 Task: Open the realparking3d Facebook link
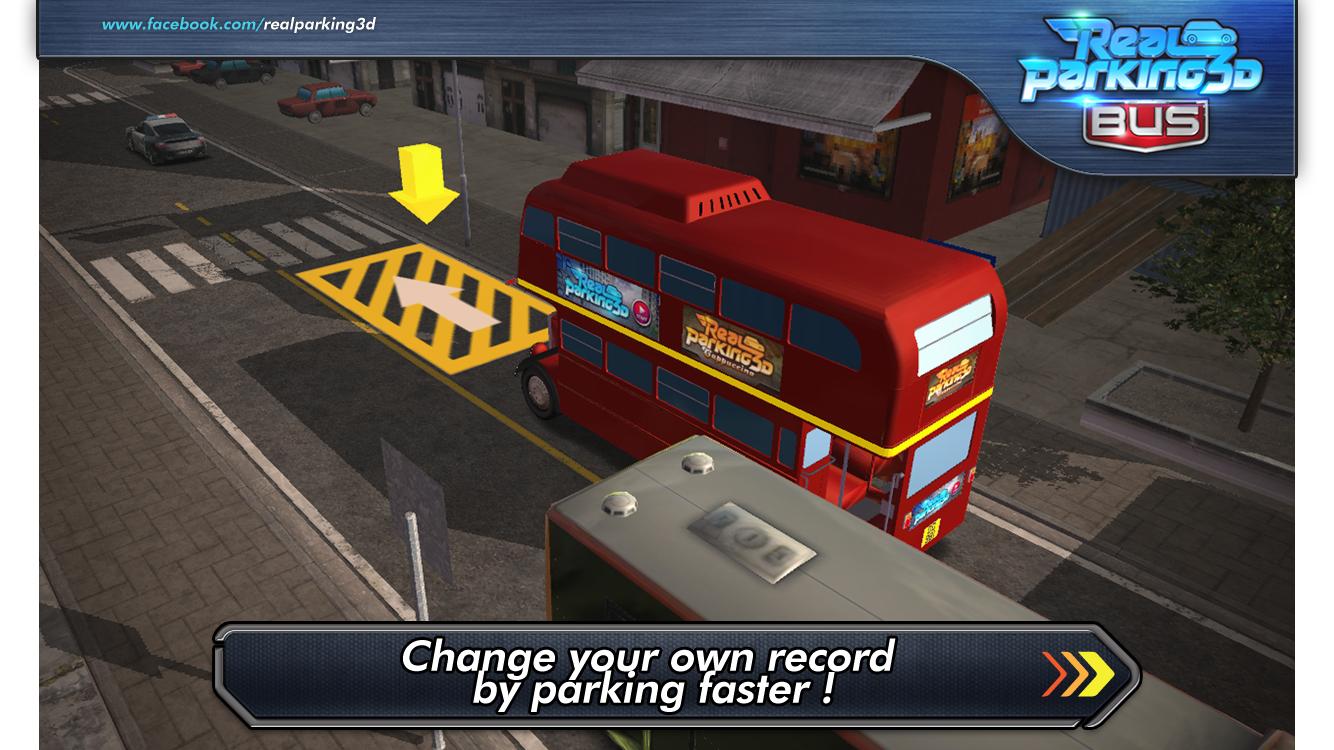coord(239,24)
